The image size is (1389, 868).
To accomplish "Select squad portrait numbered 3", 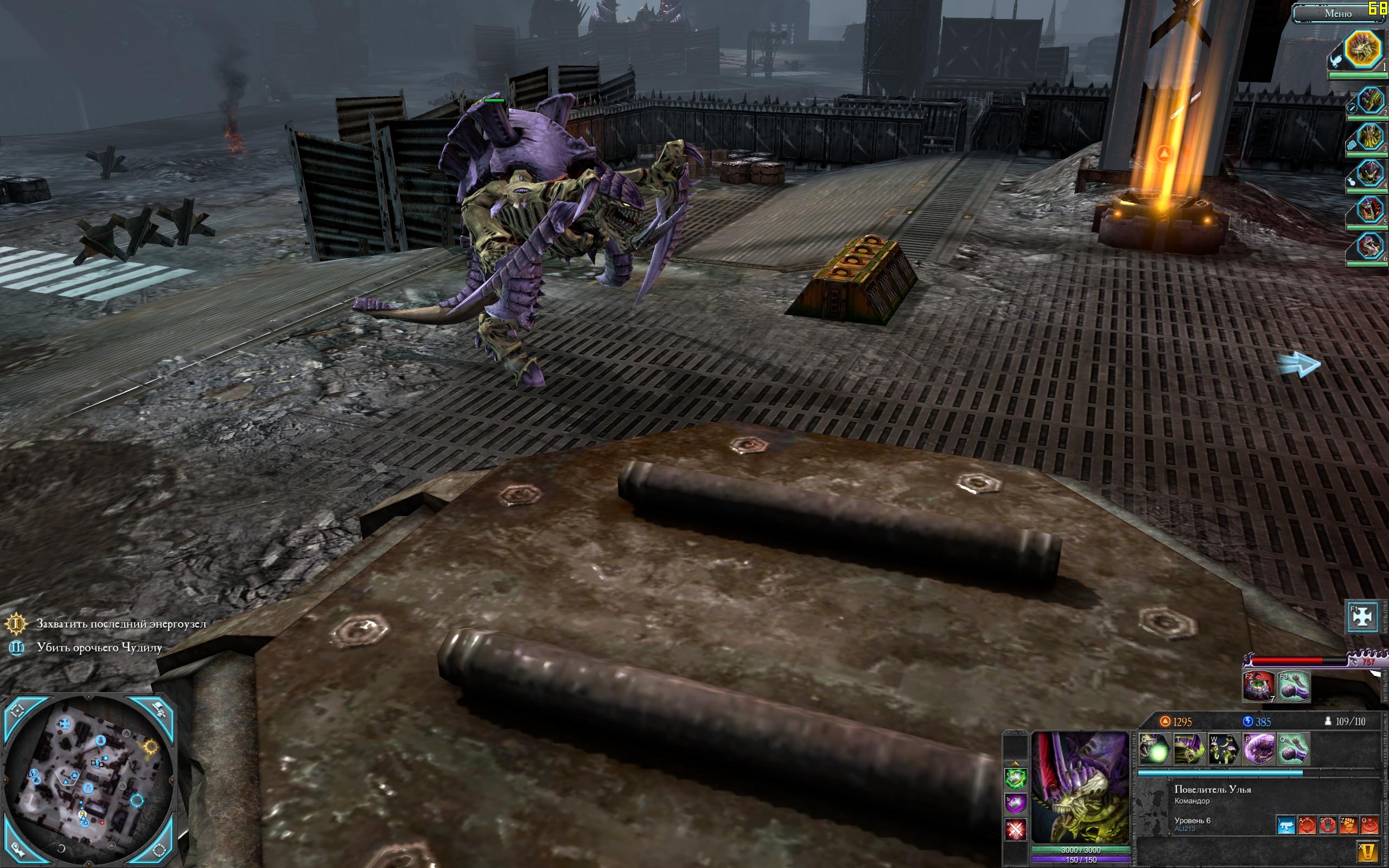I will [x=1369, y=138].
